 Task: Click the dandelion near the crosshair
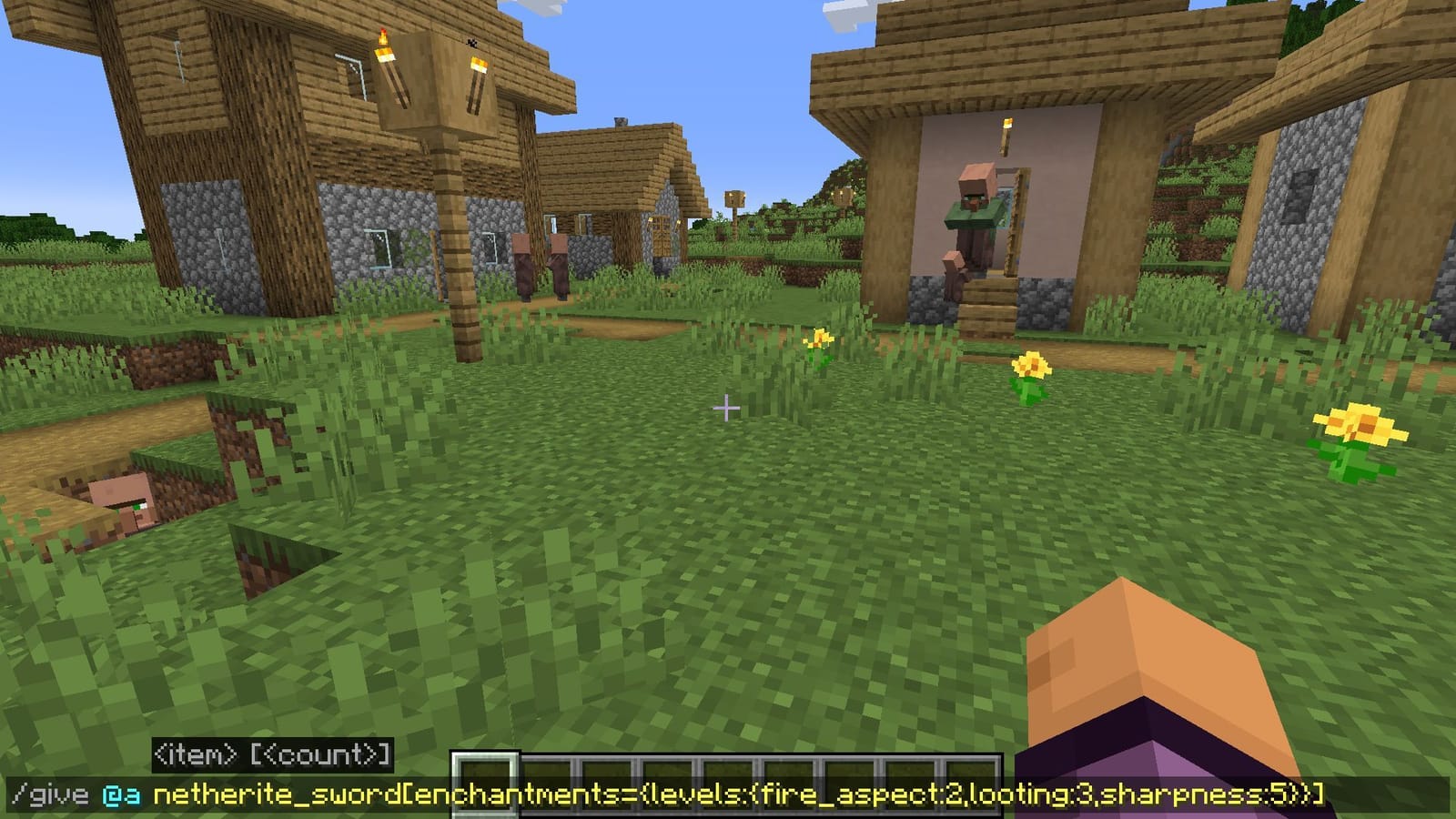(x=820, y=340)
